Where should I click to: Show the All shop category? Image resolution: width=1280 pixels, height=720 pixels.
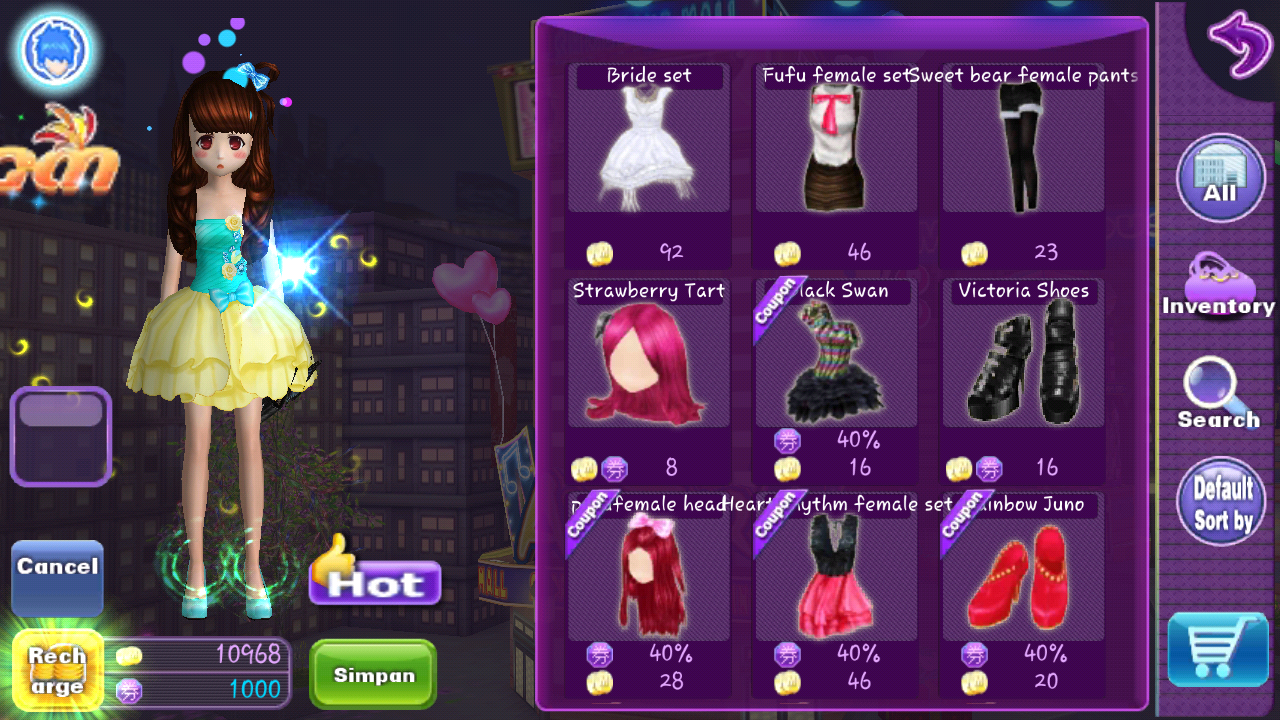1220,179
